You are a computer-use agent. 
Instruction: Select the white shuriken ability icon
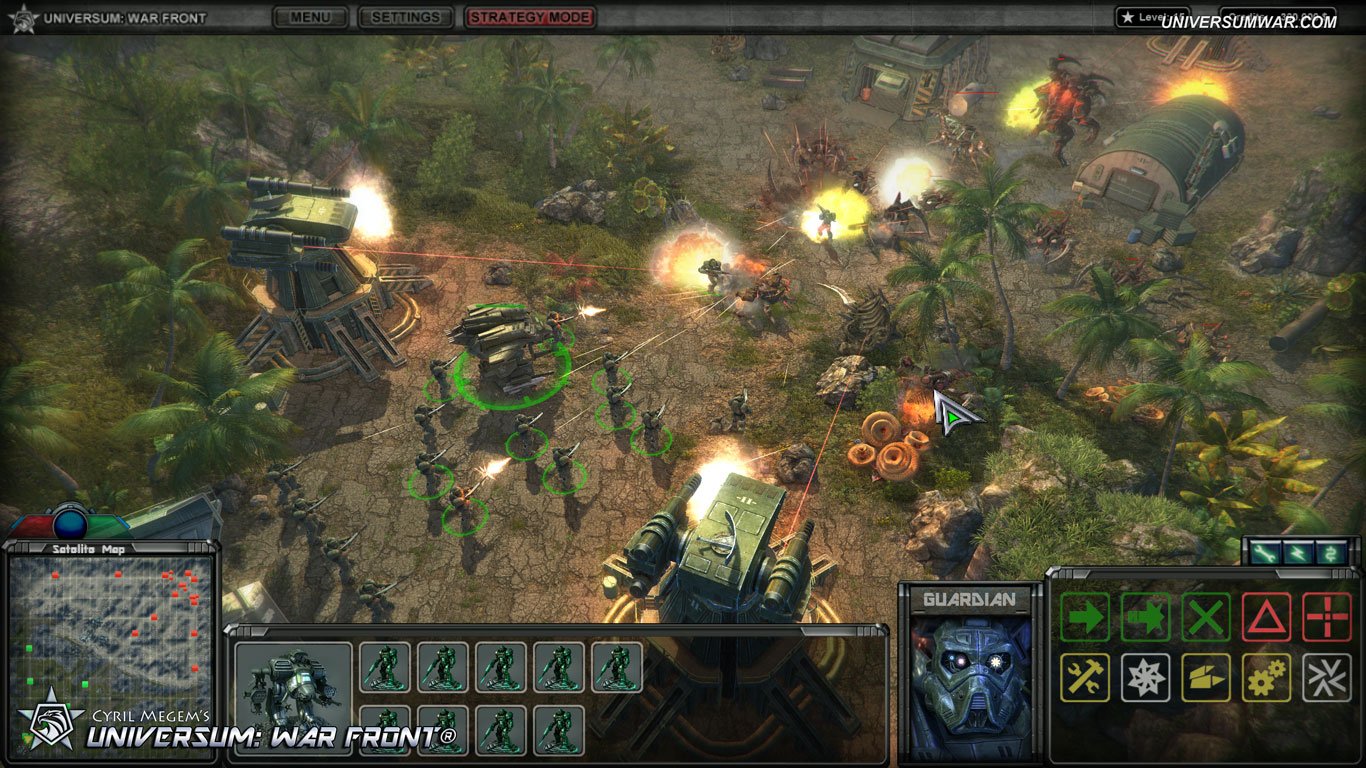1145,677
